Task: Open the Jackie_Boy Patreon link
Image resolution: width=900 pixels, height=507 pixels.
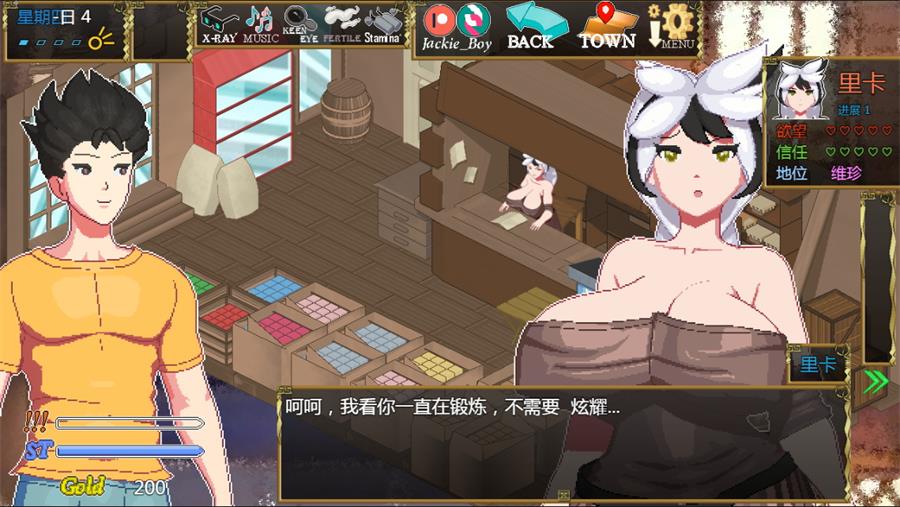Action: pos(456,26)
